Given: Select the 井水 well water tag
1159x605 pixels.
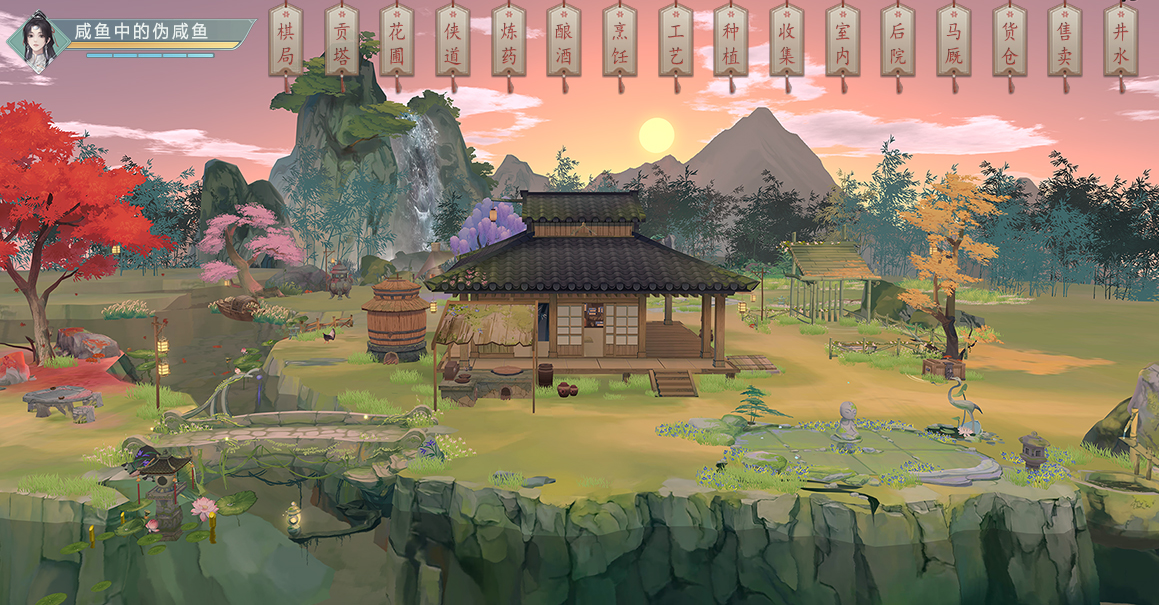Looking at the screenshot, I should point(1120,43).
